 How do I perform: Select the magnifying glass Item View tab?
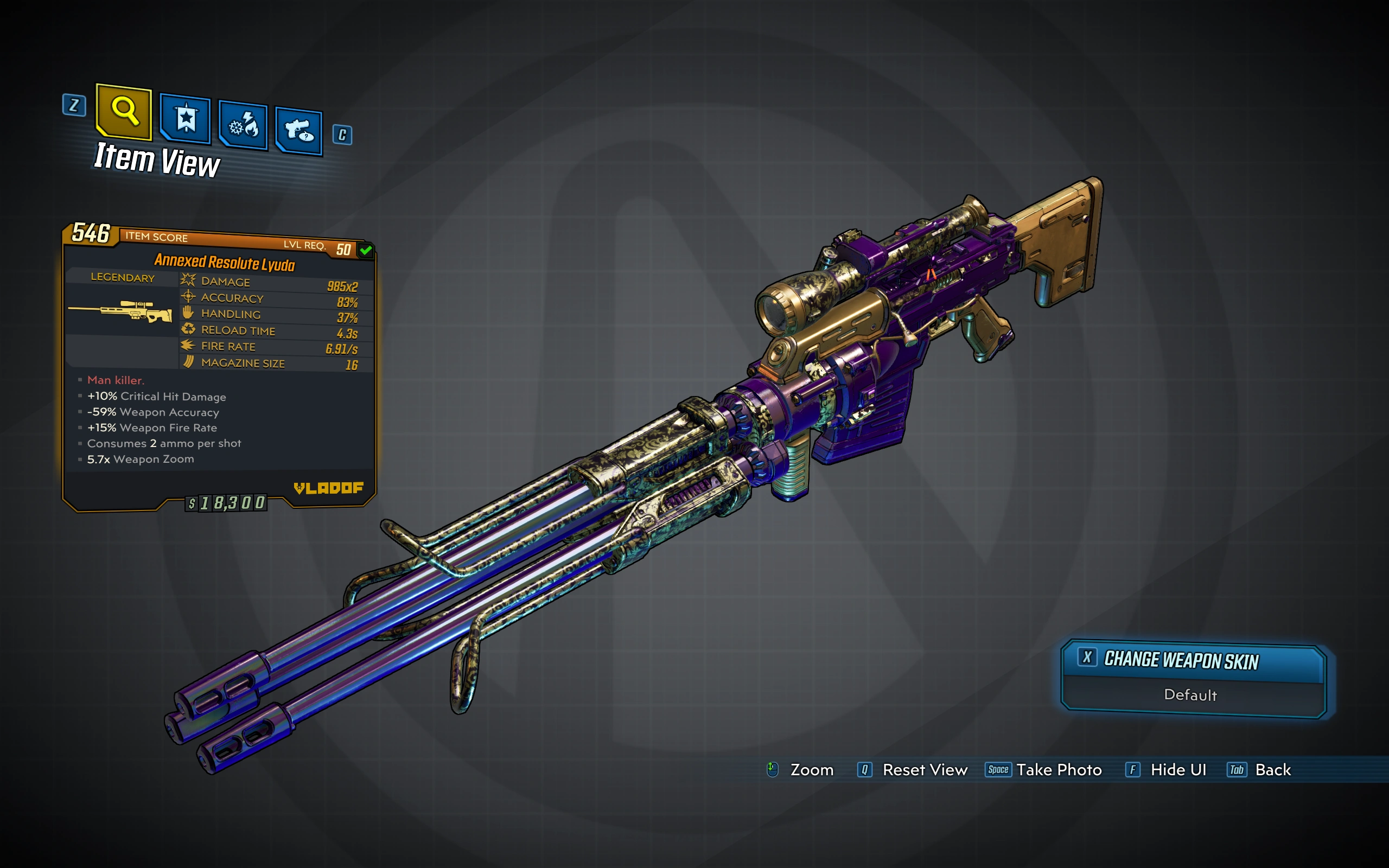124,111
